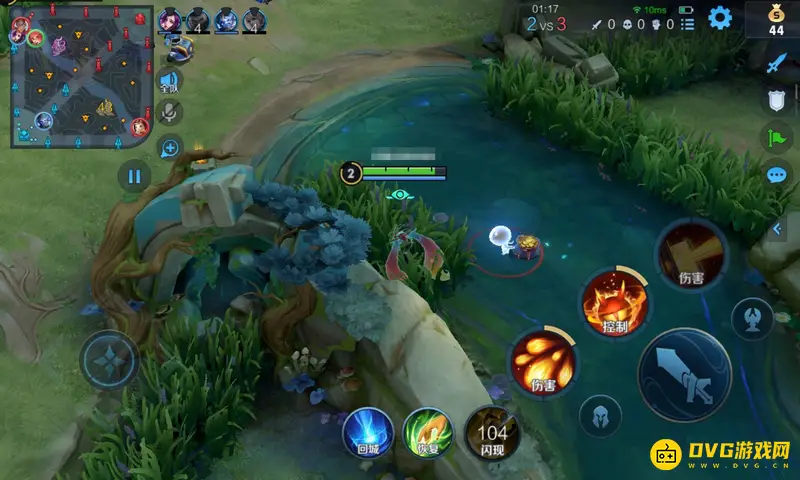The width and height of the screenshot is (800, 480).
Task: Cast the fiery 控制 control skill
Action: click(615, 301)
